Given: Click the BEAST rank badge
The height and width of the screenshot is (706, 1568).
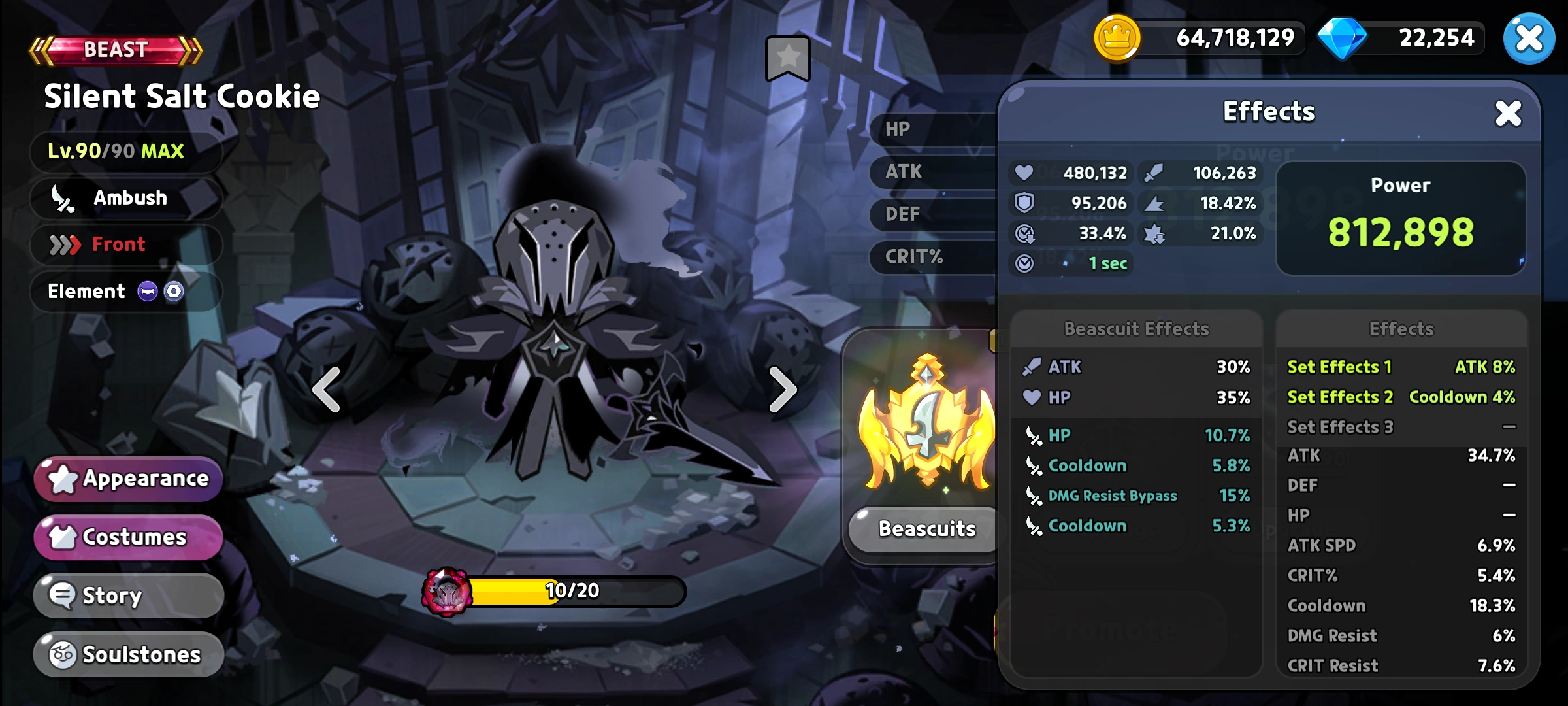Looking at the screenshot, I should tap(114, 49).
